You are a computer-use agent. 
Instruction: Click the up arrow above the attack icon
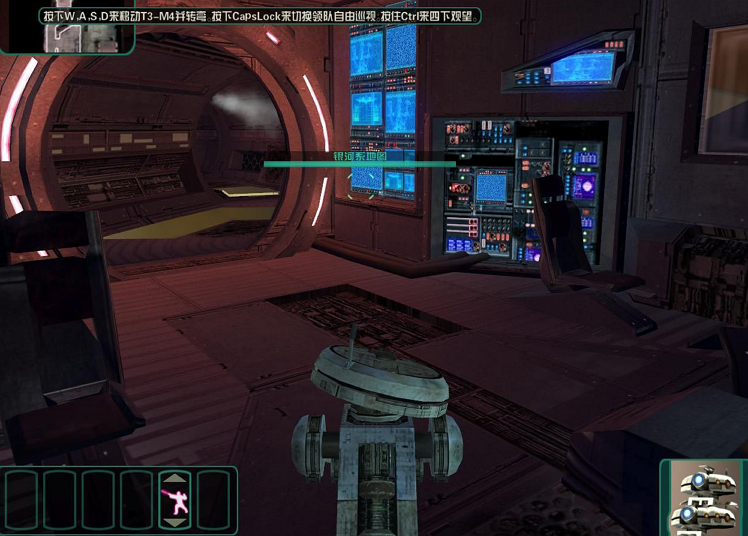[x=173, y=478]
